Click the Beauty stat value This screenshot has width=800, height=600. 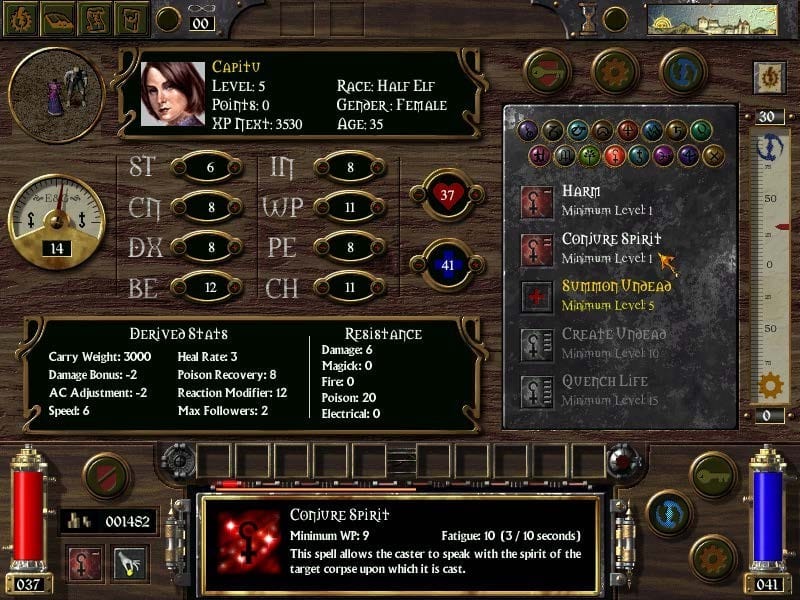[210, 288]
